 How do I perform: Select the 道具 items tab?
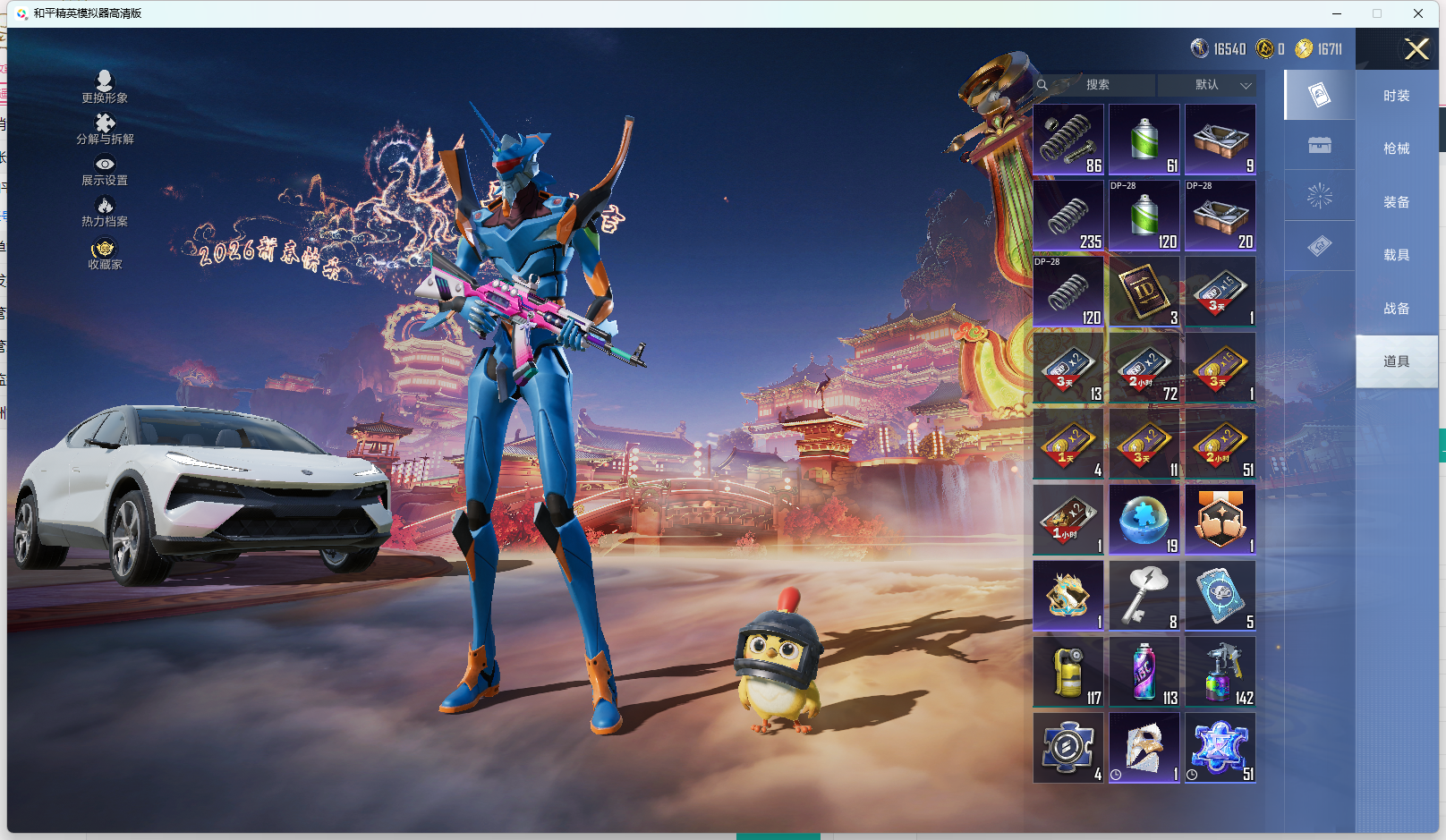pyautogui.click(x=1396, y=361)
